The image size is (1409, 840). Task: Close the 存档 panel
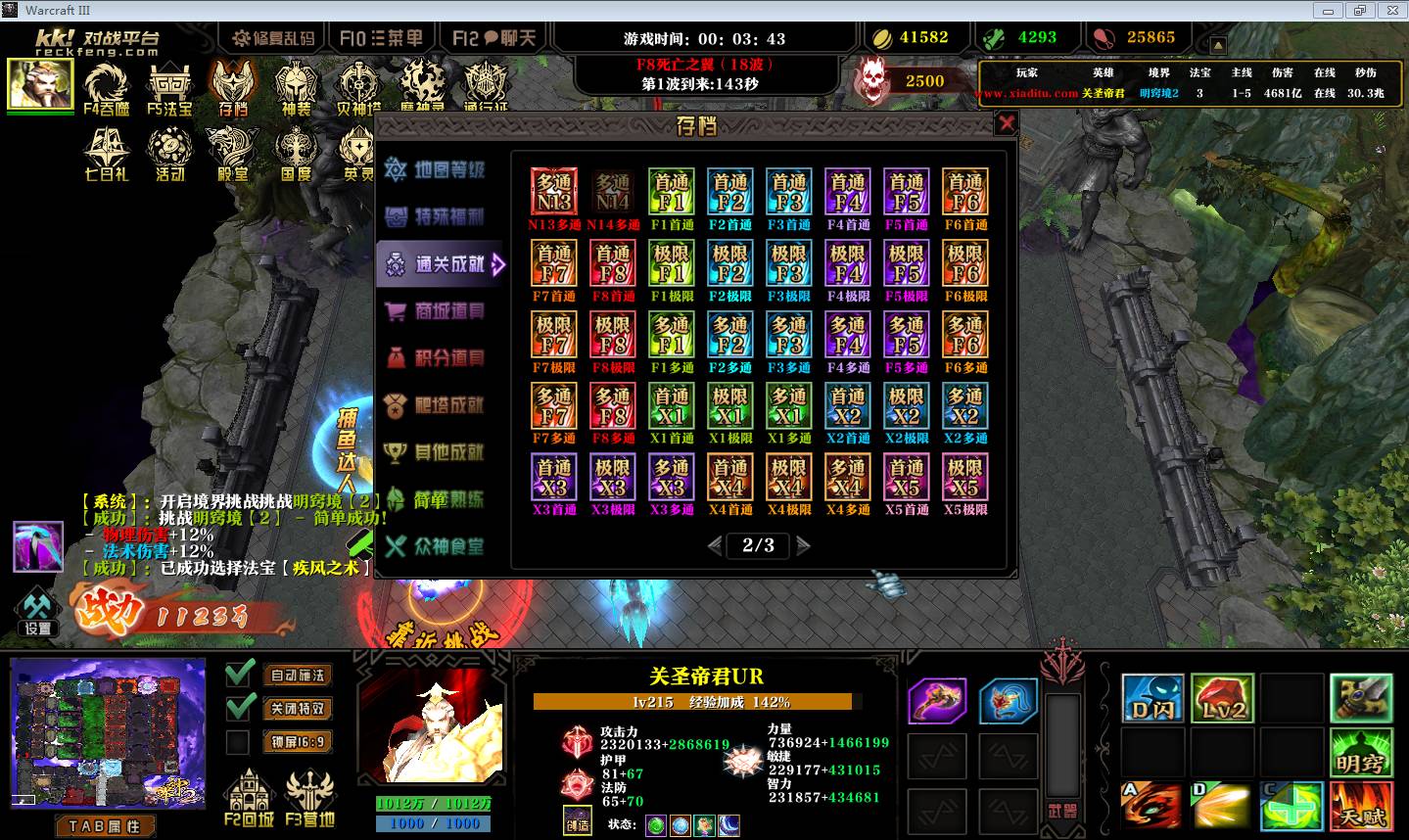click(x=1006, y=123)
